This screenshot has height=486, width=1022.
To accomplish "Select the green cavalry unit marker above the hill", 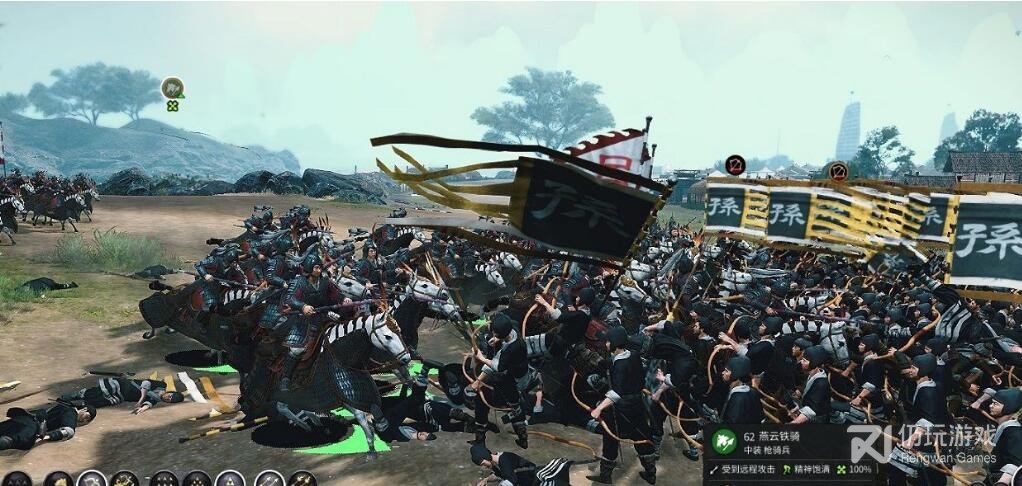I will click(172, 87).
